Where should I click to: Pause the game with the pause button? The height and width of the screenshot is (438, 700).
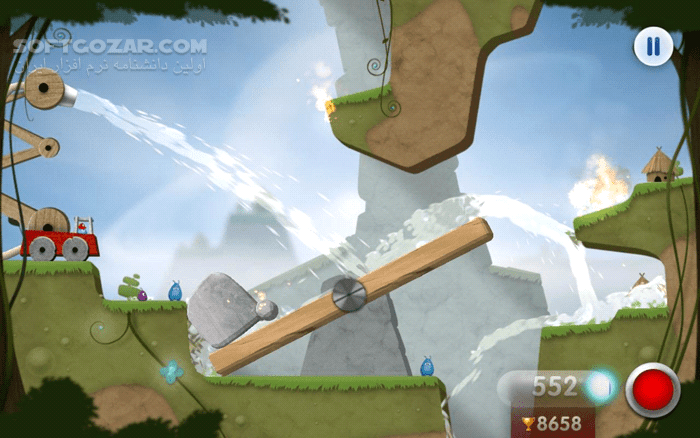point(652,46)
